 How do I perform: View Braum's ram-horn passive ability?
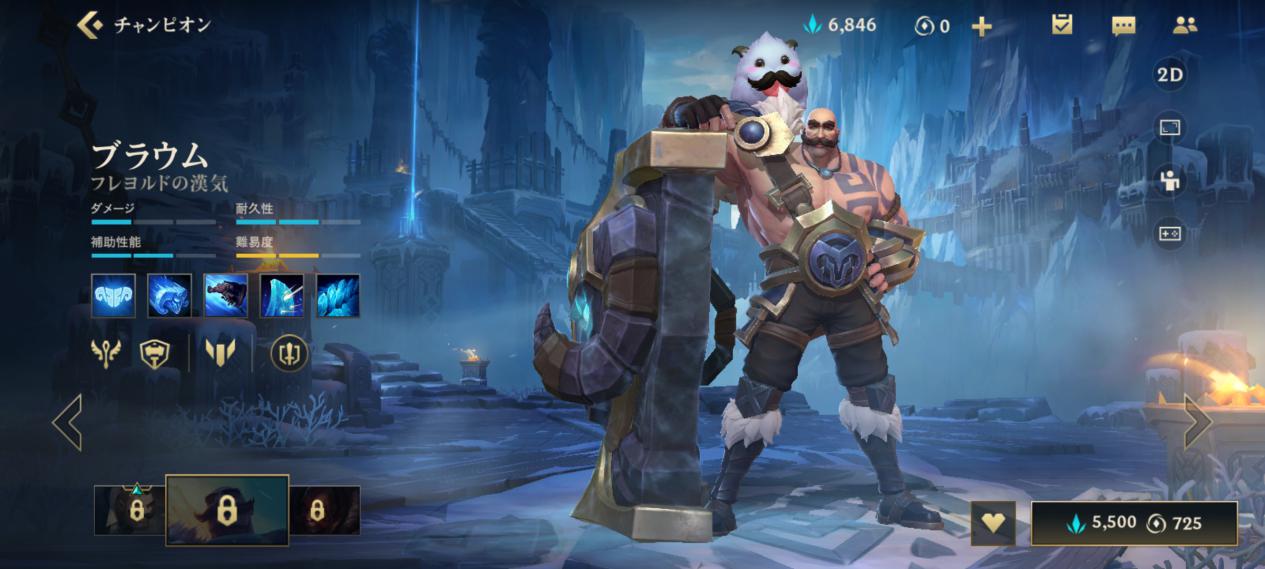(x=113, y=296)
